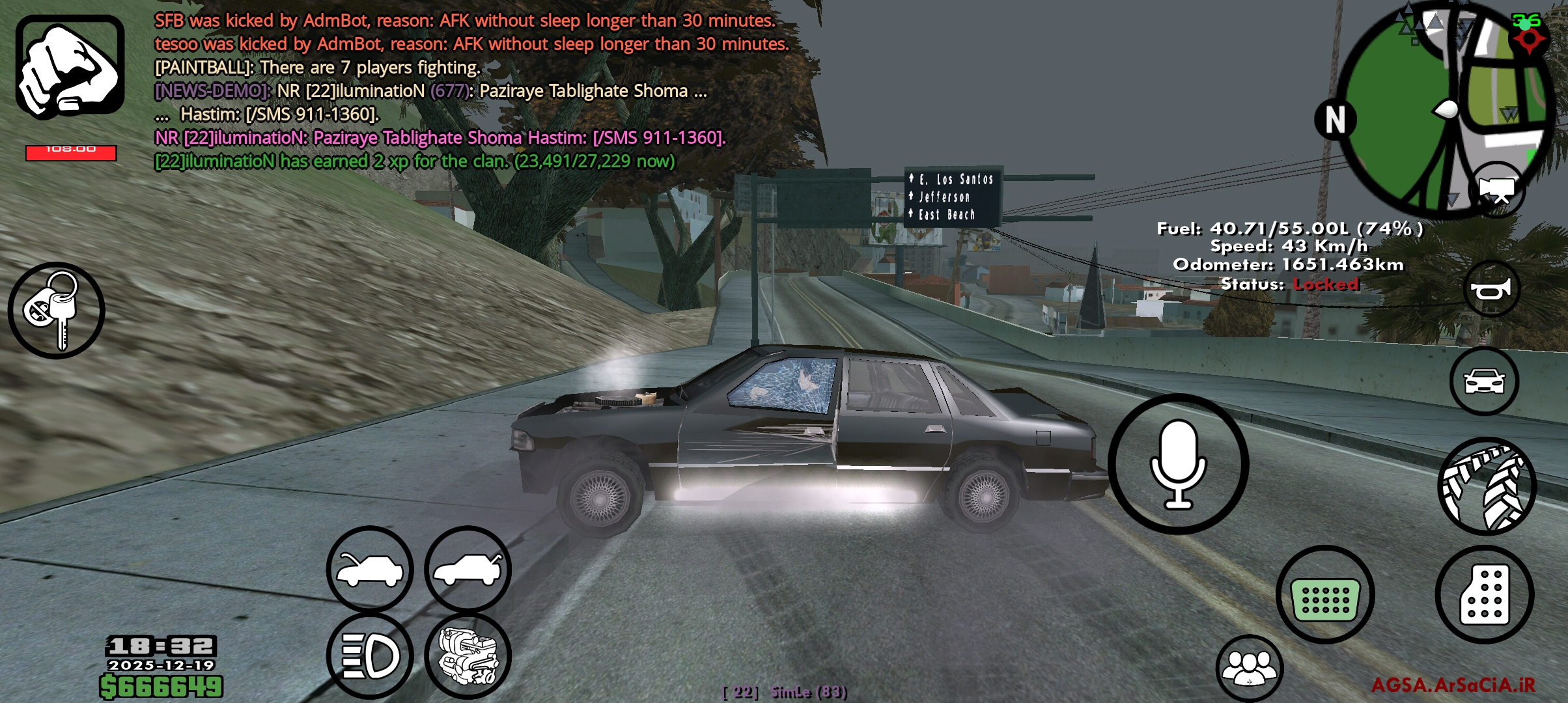Tap the green brake pedal button

pos(1325,595)
